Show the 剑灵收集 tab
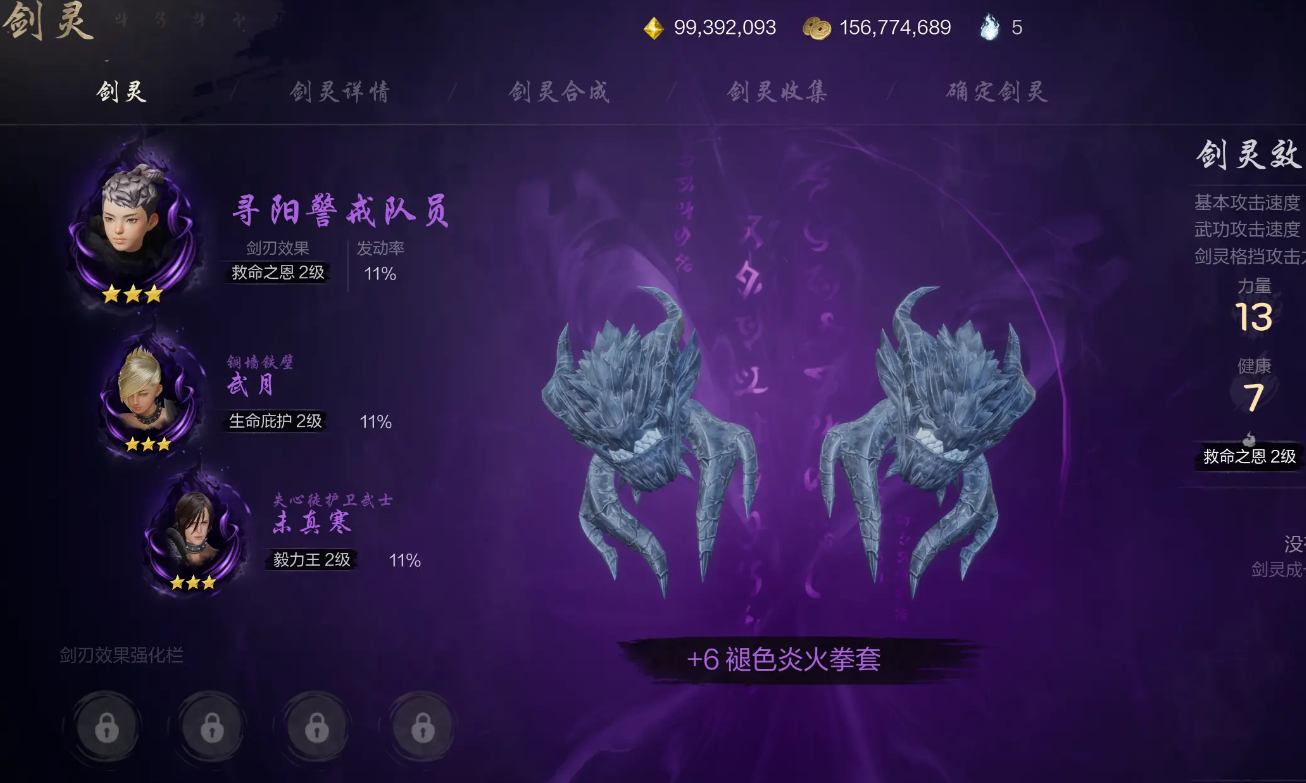 [777, 92]
